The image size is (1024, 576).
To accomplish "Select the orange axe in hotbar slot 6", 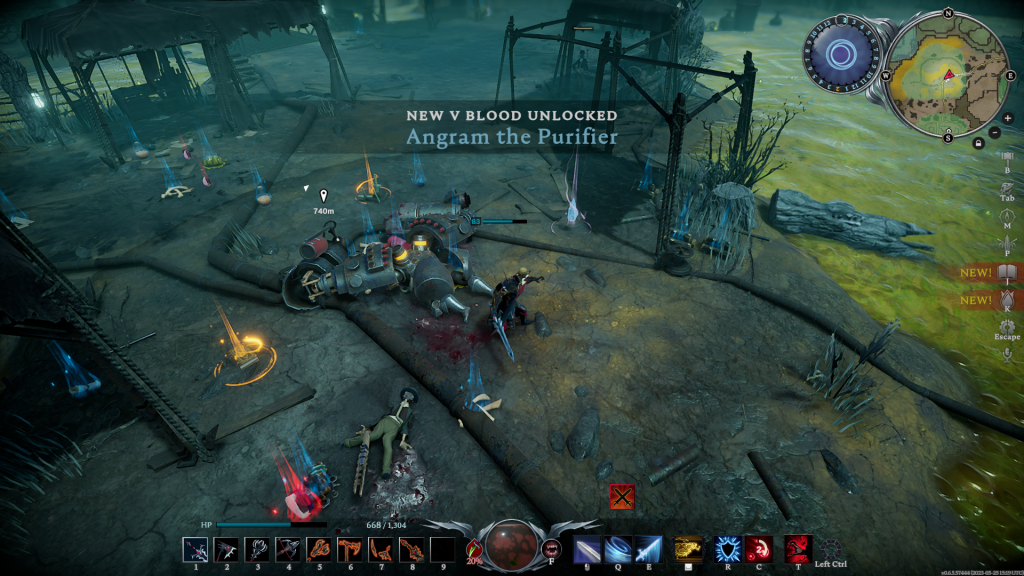I will pos(350,549).
